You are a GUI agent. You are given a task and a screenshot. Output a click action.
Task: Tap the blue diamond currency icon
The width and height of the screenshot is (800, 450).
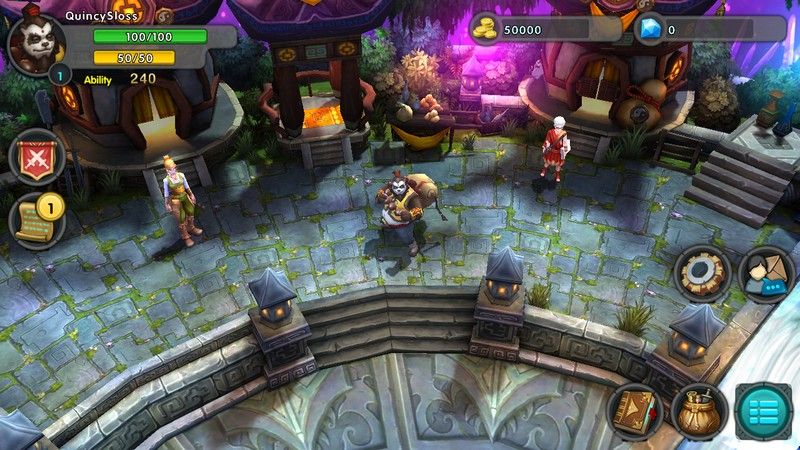point(650,29)
